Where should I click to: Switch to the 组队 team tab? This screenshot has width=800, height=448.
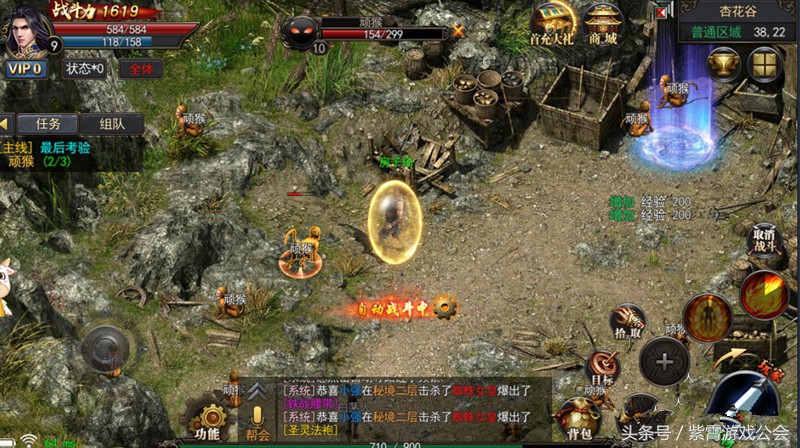tap(112, 124)
